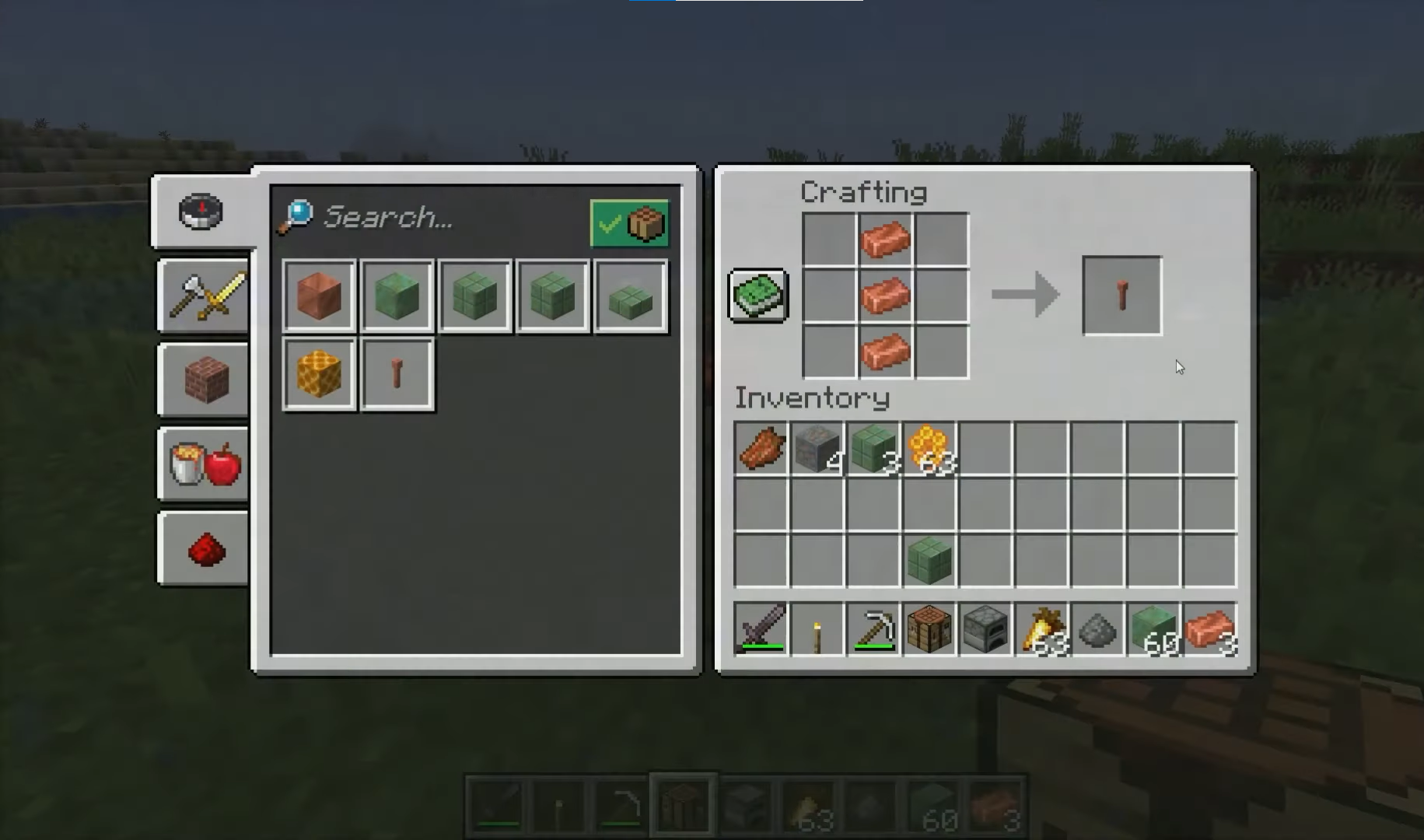Select the copper block recipe result

pyautogui.click(x=318, y=296)
